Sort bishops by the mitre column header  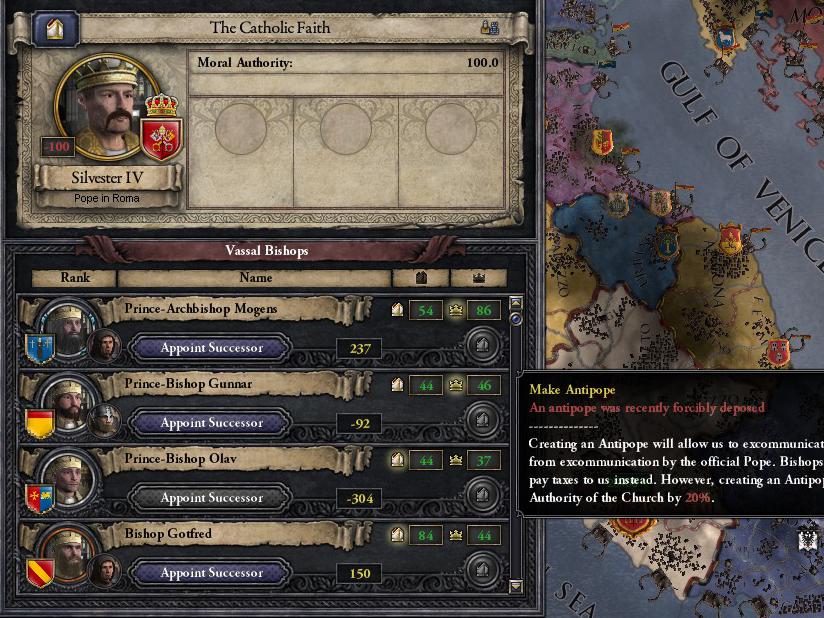[420, 278]
